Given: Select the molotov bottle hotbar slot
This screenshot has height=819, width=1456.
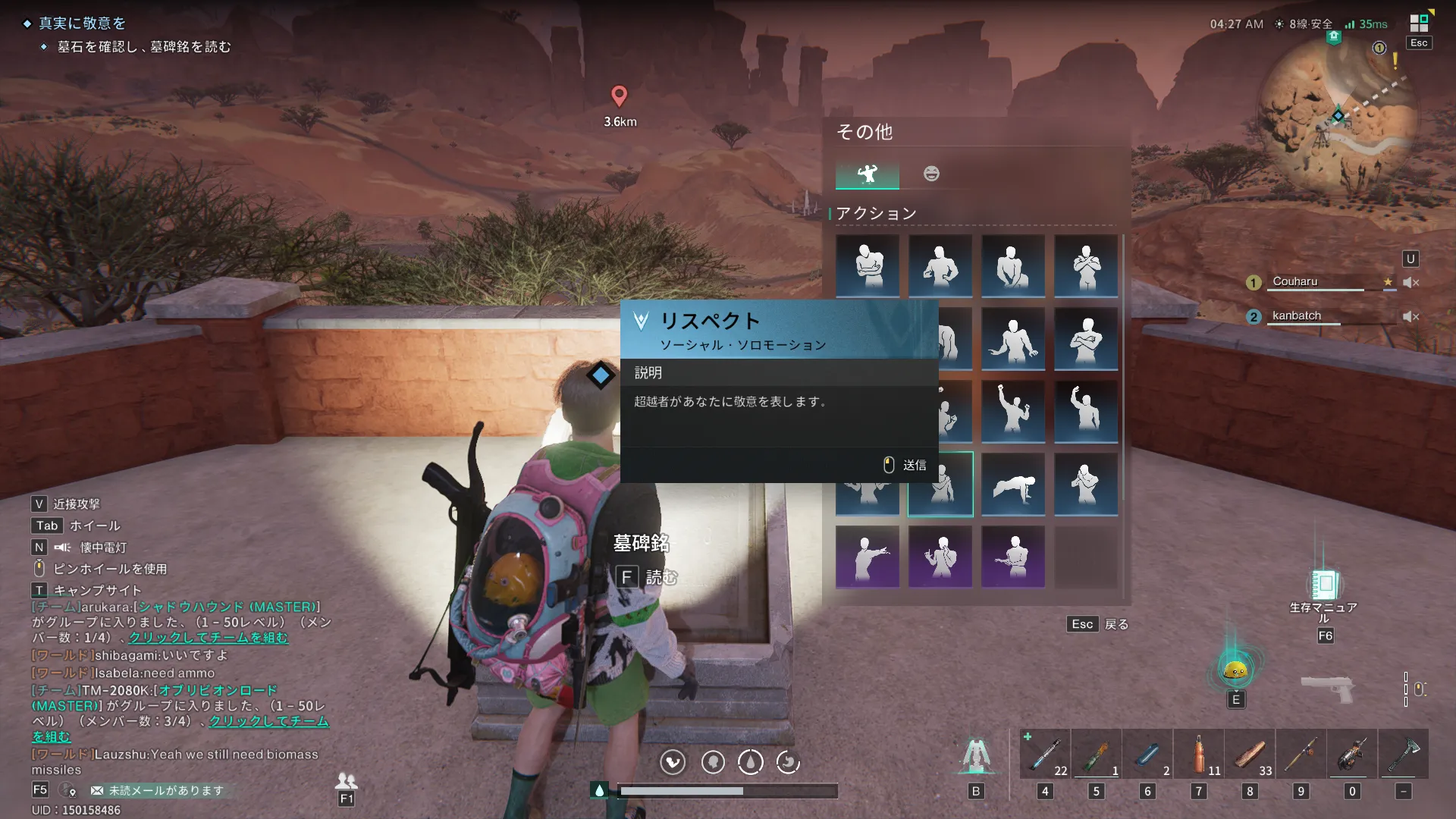Looking at the screenshot, I should pos(1096,754).
